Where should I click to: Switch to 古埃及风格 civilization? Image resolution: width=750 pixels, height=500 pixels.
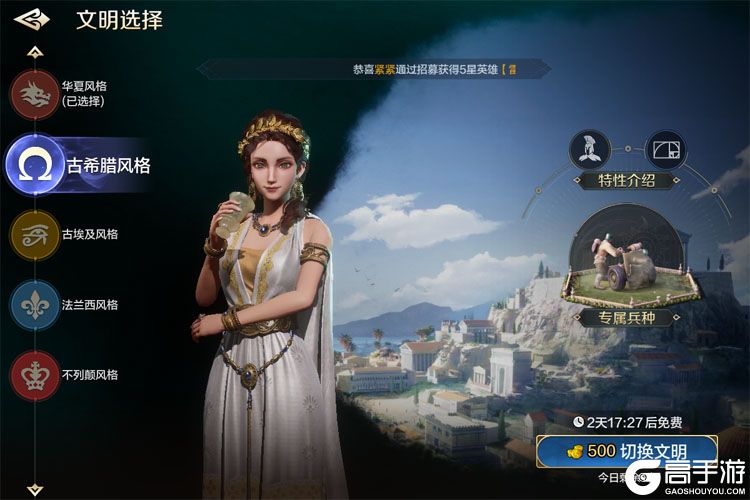click(x=35, y=235)
